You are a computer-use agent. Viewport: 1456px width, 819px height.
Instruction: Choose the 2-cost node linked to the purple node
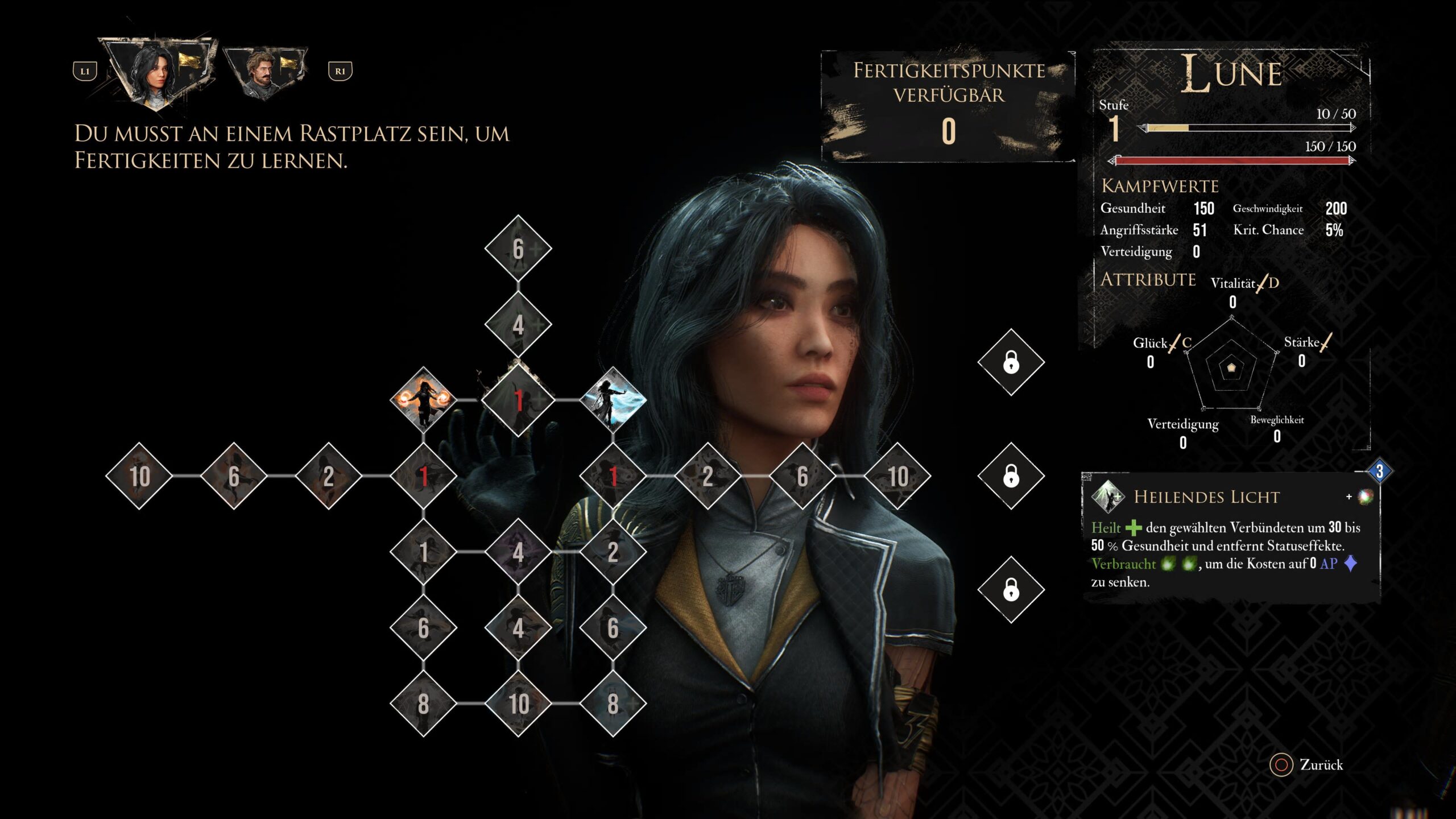[613, 552]
